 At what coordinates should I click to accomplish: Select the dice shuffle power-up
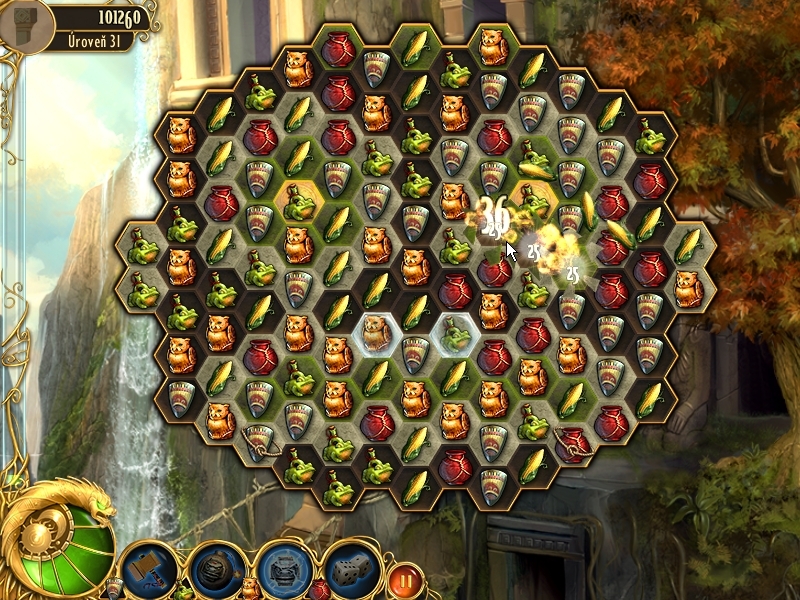[x=349, y=568]
